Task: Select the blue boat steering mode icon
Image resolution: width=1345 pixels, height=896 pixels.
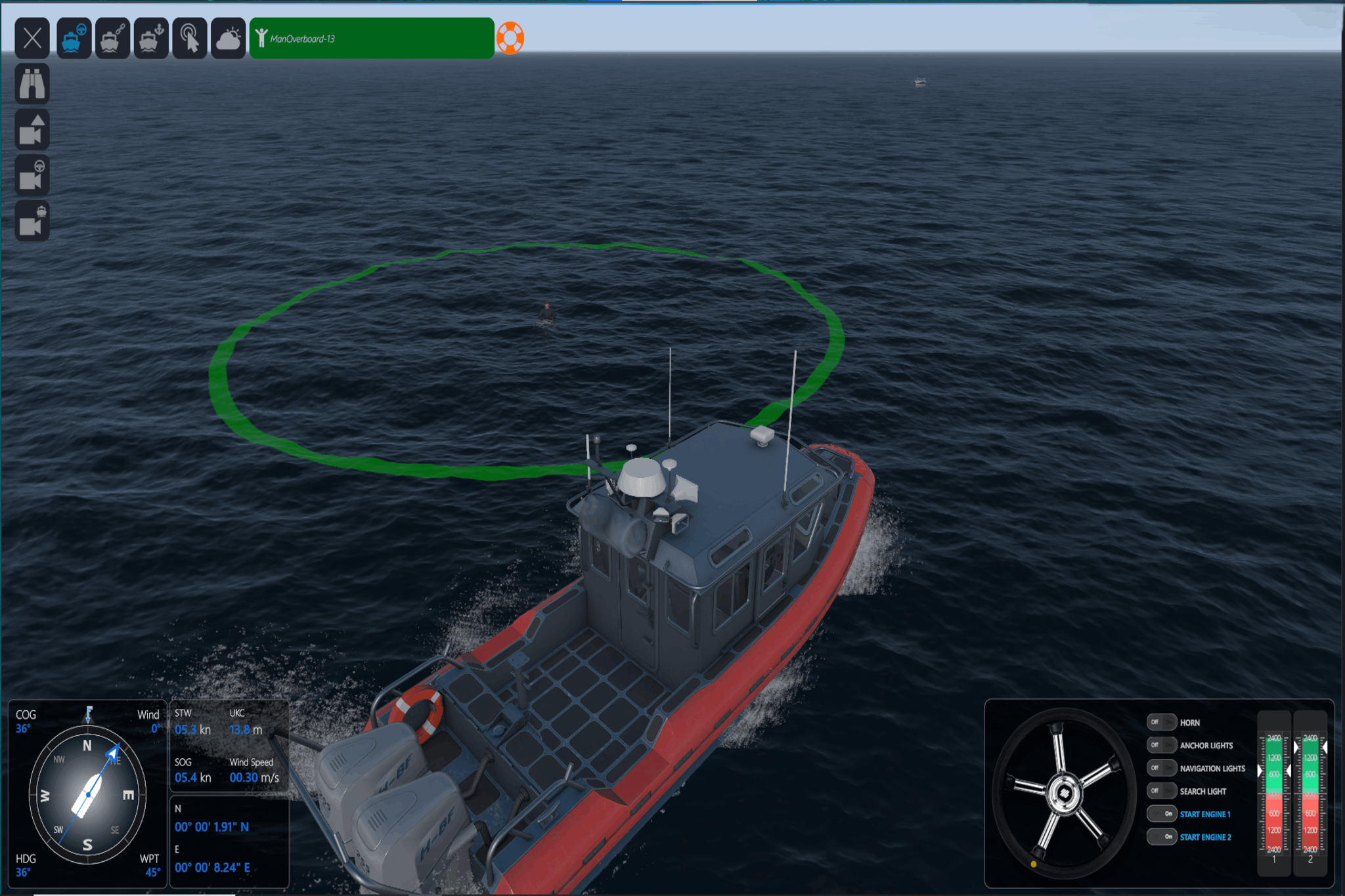Action: pyautogui.click(x=73, y=38)
